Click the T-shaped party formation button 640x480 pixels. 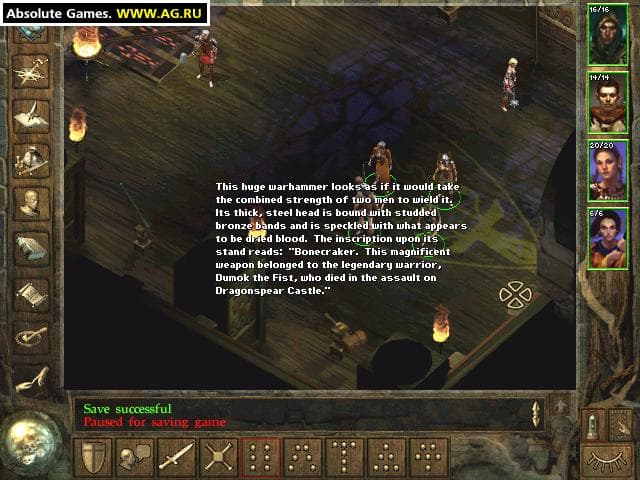point(345,457)
